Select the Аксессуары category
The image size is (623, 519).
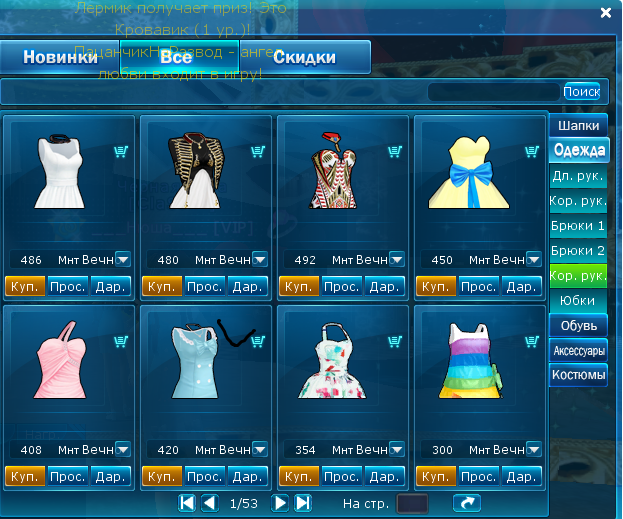pyautogui.click(x=579, y=351)
